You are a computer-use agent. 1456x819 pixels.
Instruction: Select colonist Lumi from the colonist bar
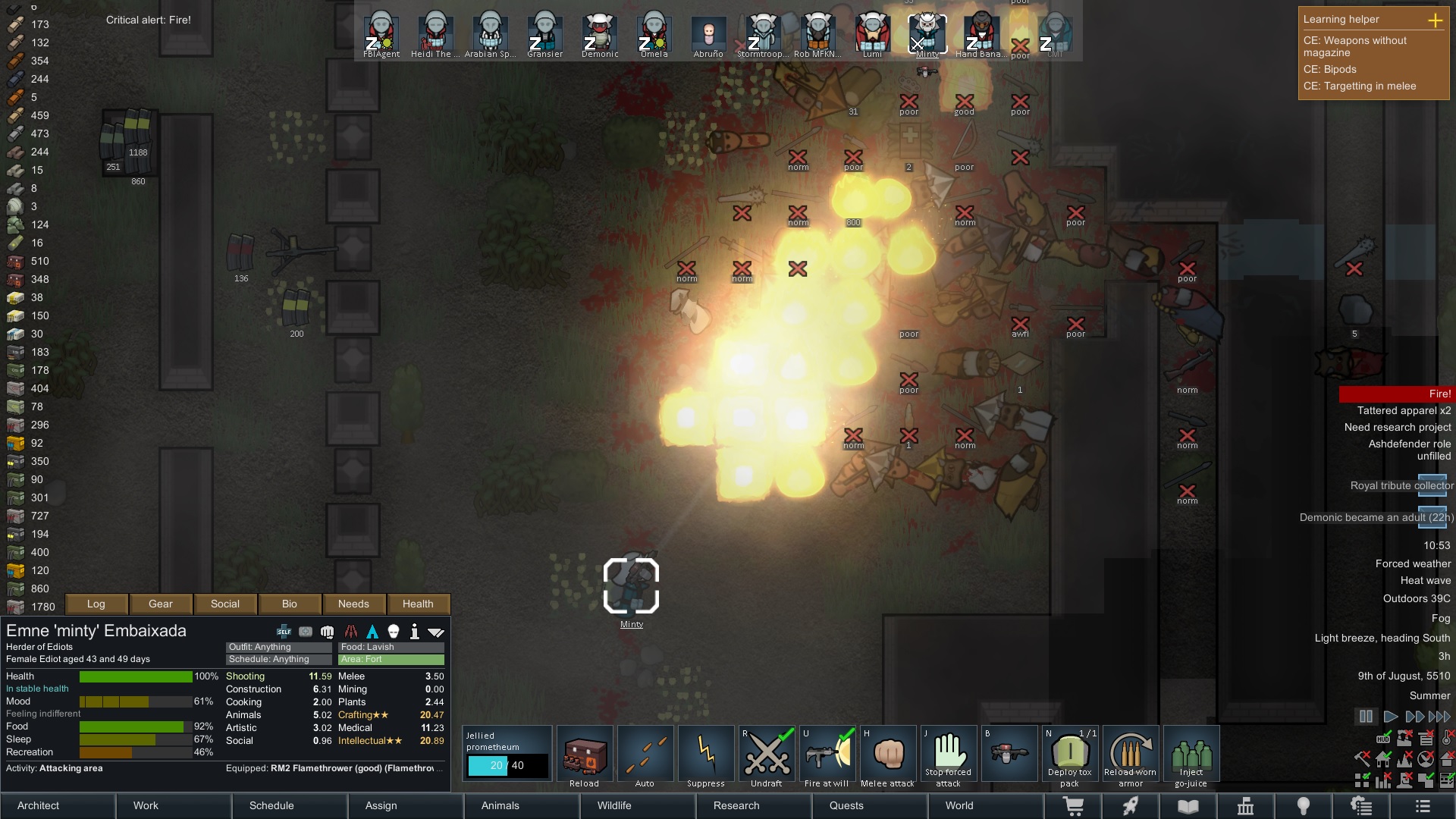pyautogui.click(x=872, y=35)
